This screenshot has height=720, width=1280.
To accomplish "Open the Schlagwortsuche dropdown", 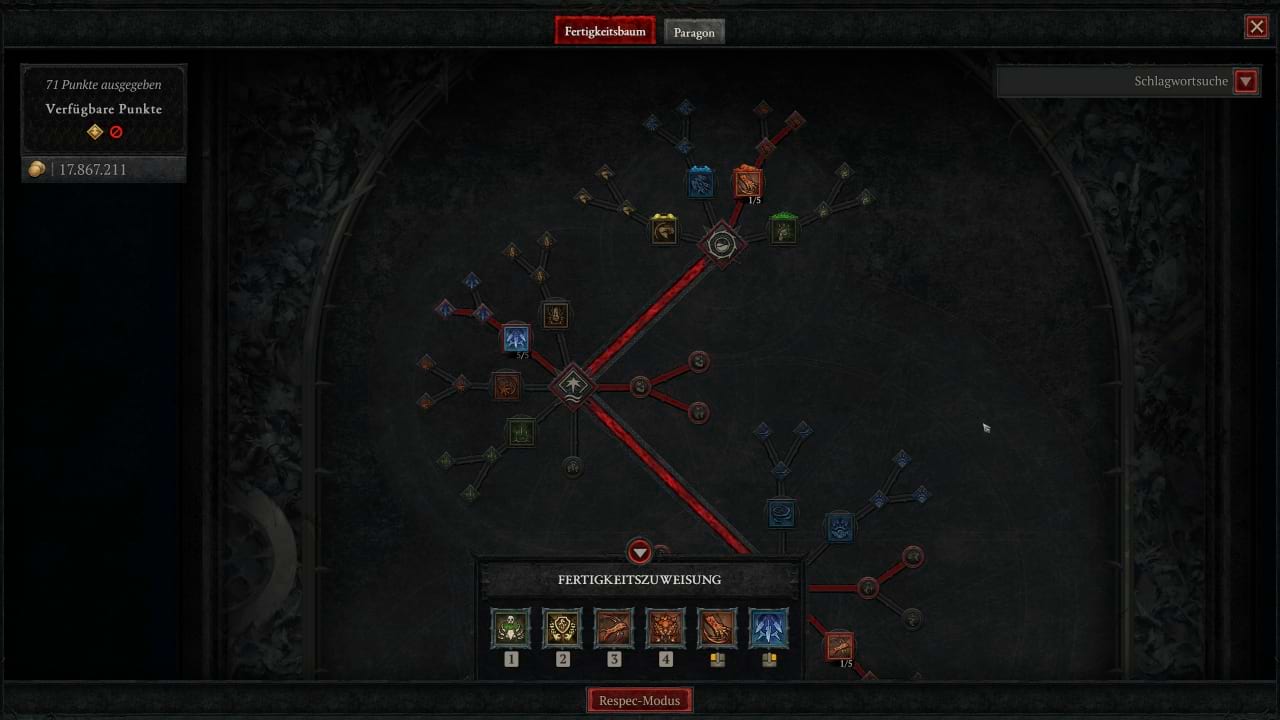I will [x=1245, y=81].
